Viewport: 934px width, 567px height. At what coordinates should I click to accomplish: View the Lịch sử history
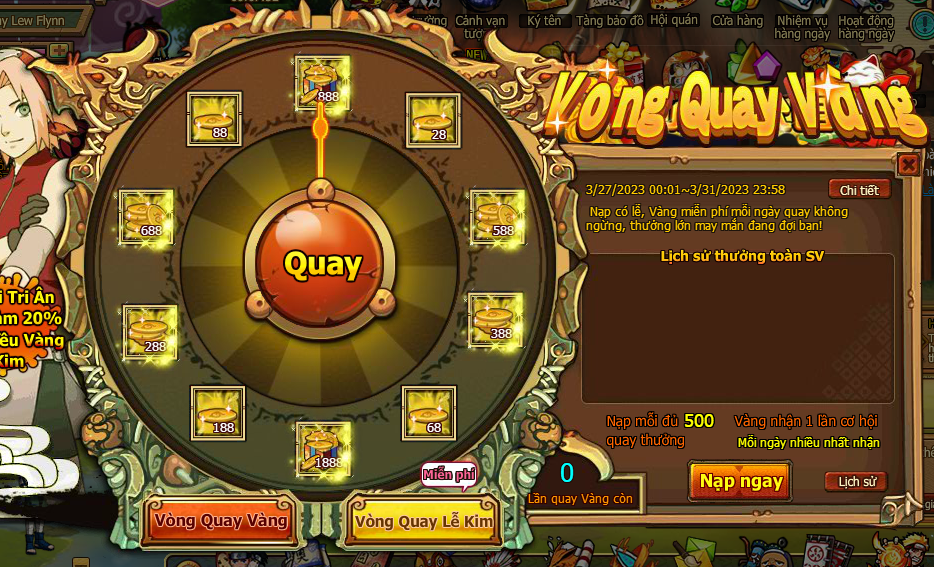(x=857, y=482)
